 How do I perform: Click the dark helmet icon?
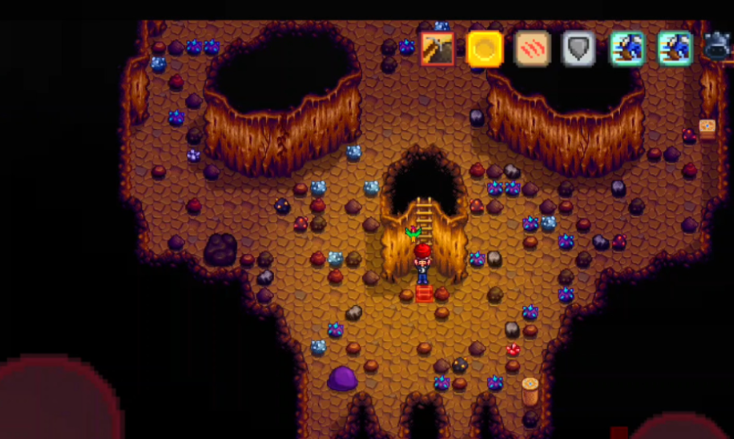point(718,46)
